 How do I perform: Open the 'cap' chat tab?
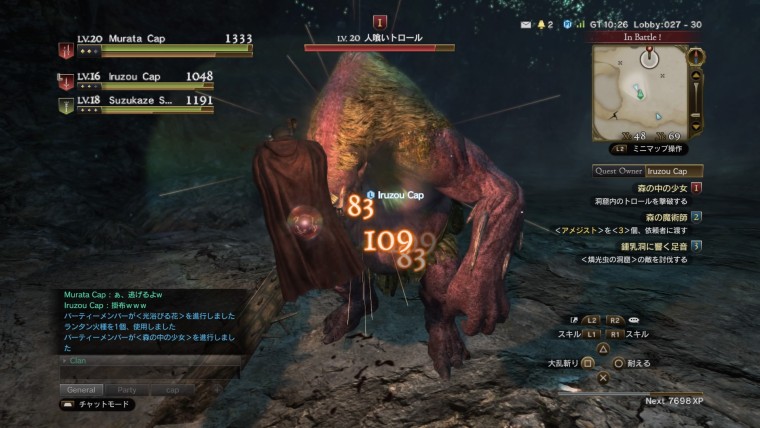[x=172, y=389]
